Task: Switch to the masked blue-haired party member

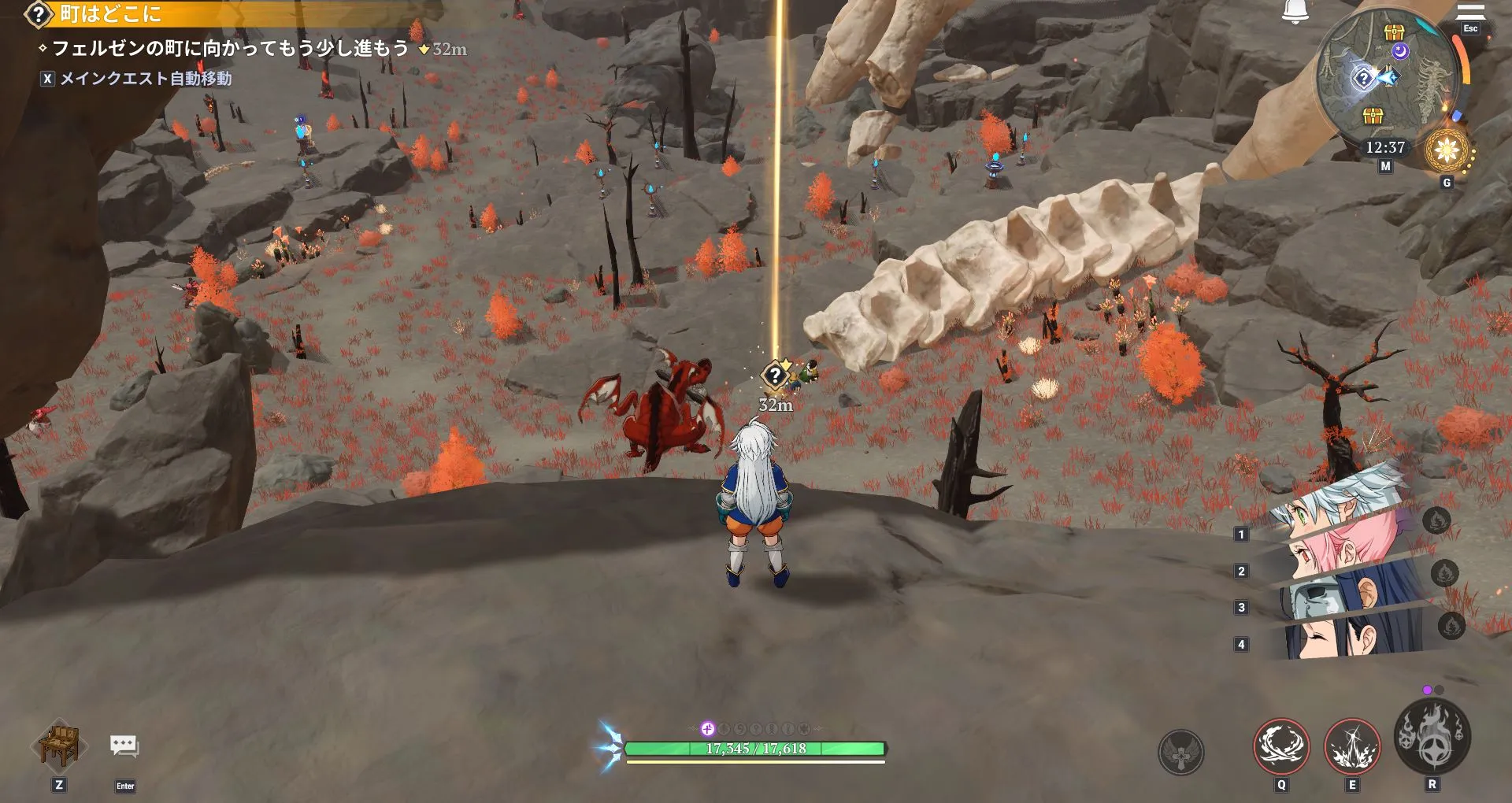Action: [1339, 597]
